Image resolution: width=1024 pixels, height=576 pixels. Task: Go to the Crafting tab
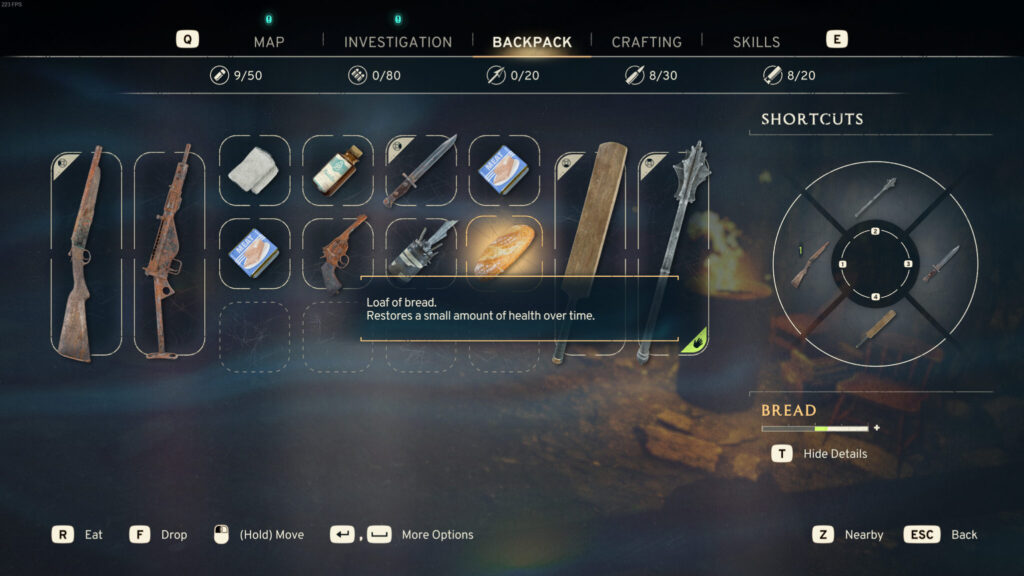[x=646, y=42]
